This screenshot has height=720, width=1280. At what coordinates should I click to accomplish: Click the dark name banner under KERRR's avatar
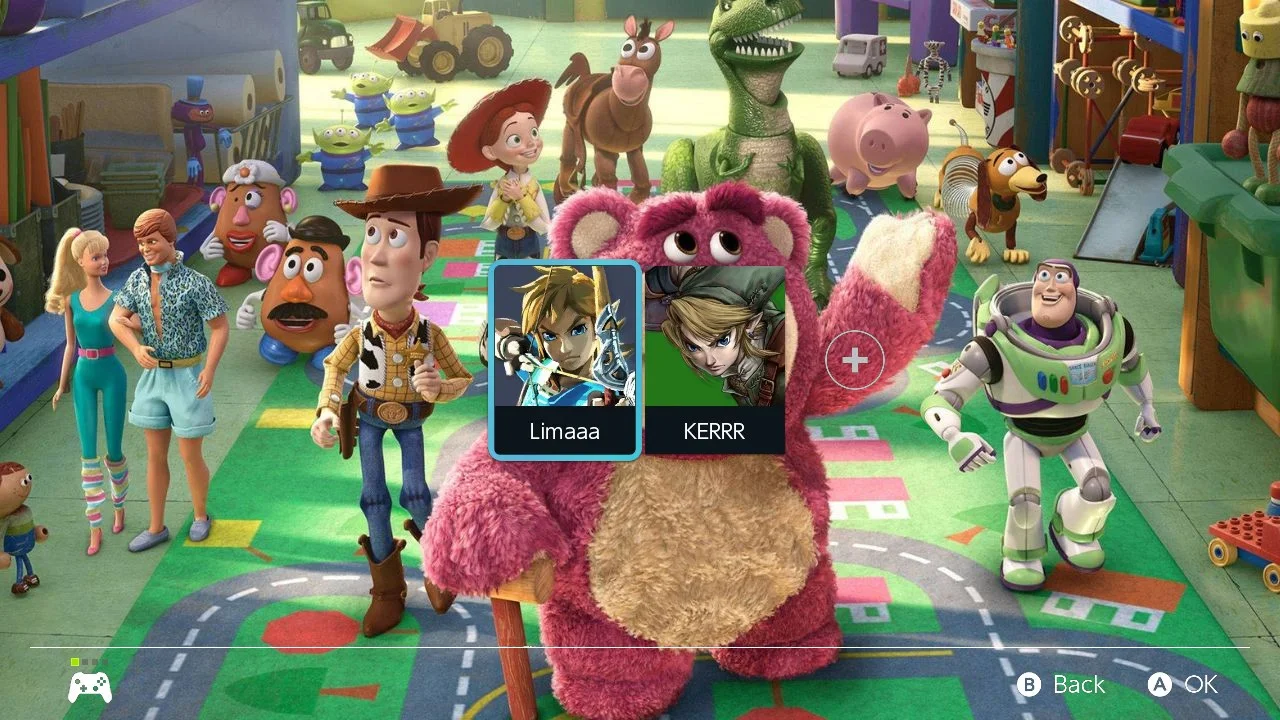[x=716, y=431]
